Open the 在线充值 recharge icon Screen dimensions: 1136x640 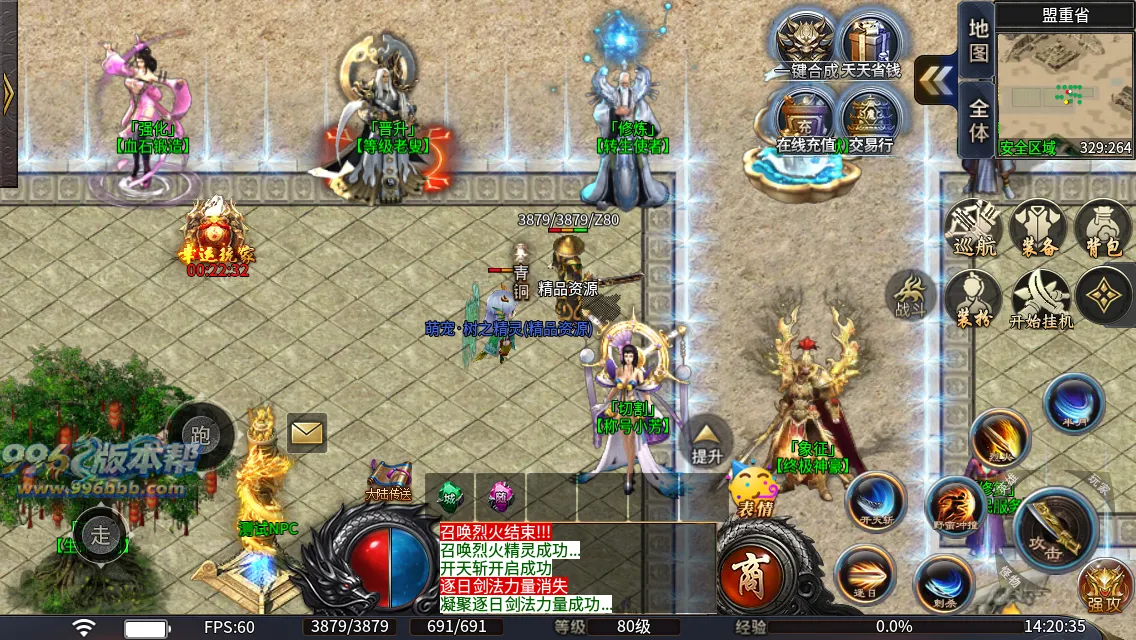click(x=807, y=115)
